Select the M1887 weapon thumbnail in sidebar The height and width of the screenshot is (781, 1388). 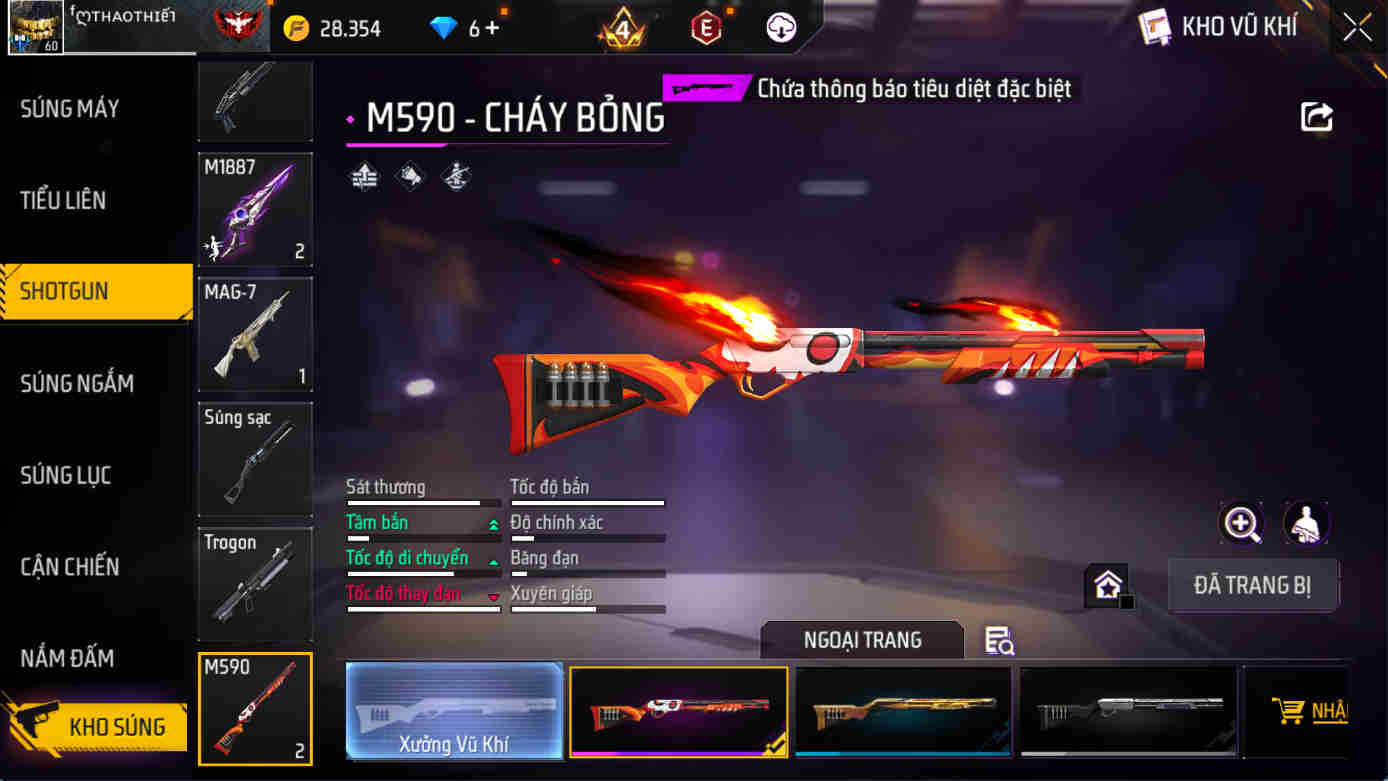coord(255,209)
